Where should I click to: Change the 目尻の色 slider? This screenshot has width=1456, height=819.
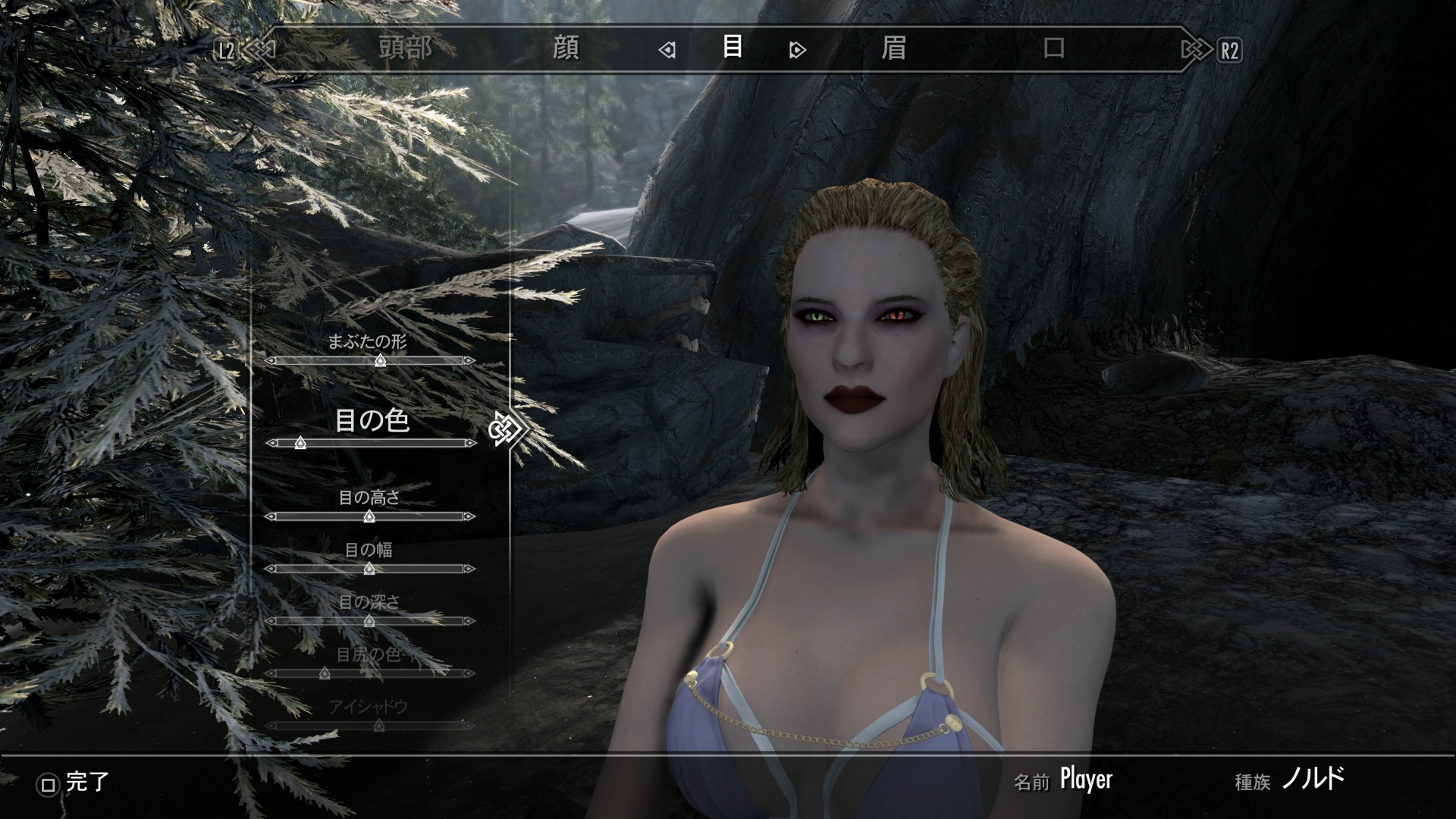coord(325,673)
